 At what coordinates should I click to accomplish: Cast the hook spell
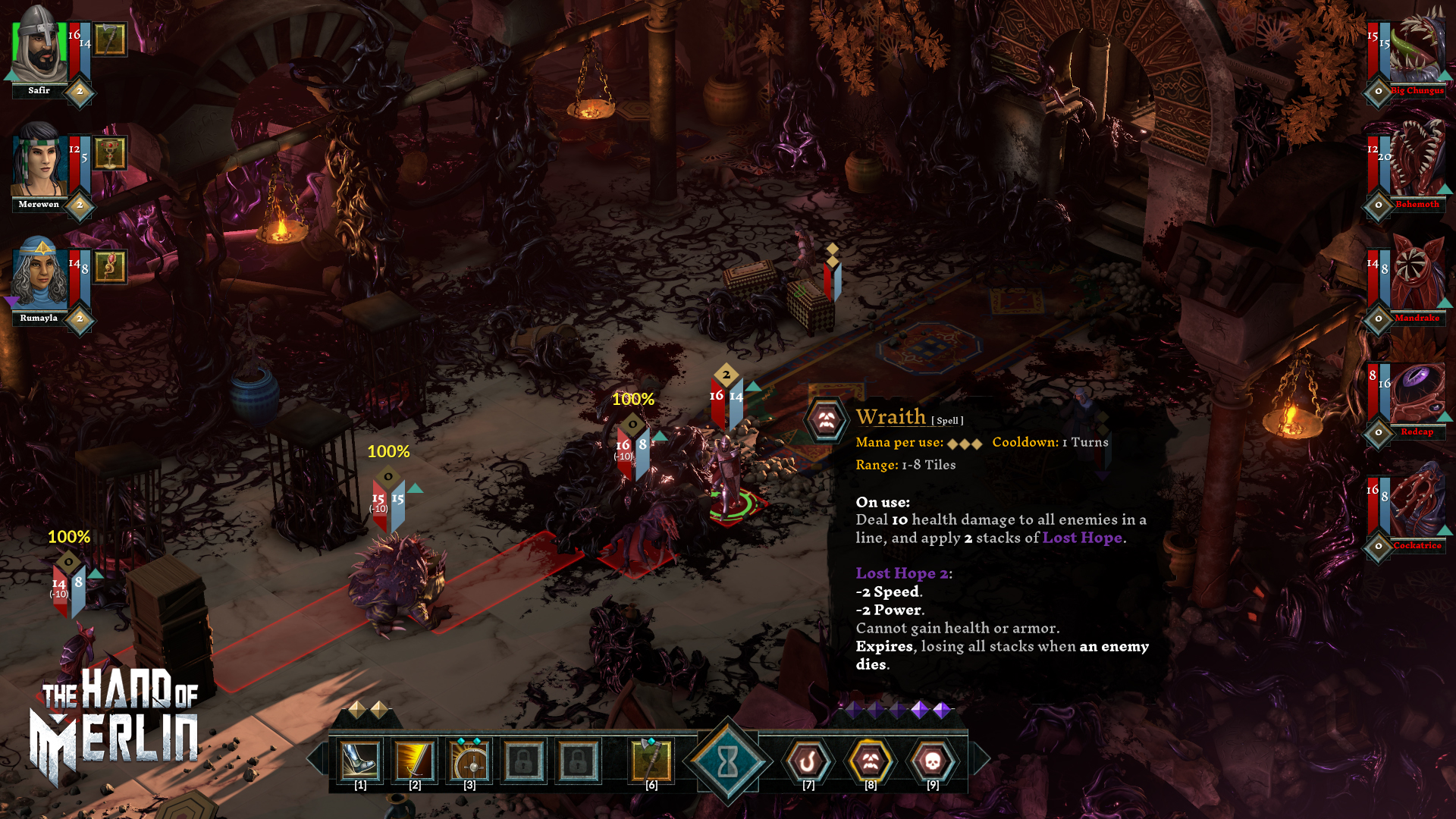coord(808,761)
